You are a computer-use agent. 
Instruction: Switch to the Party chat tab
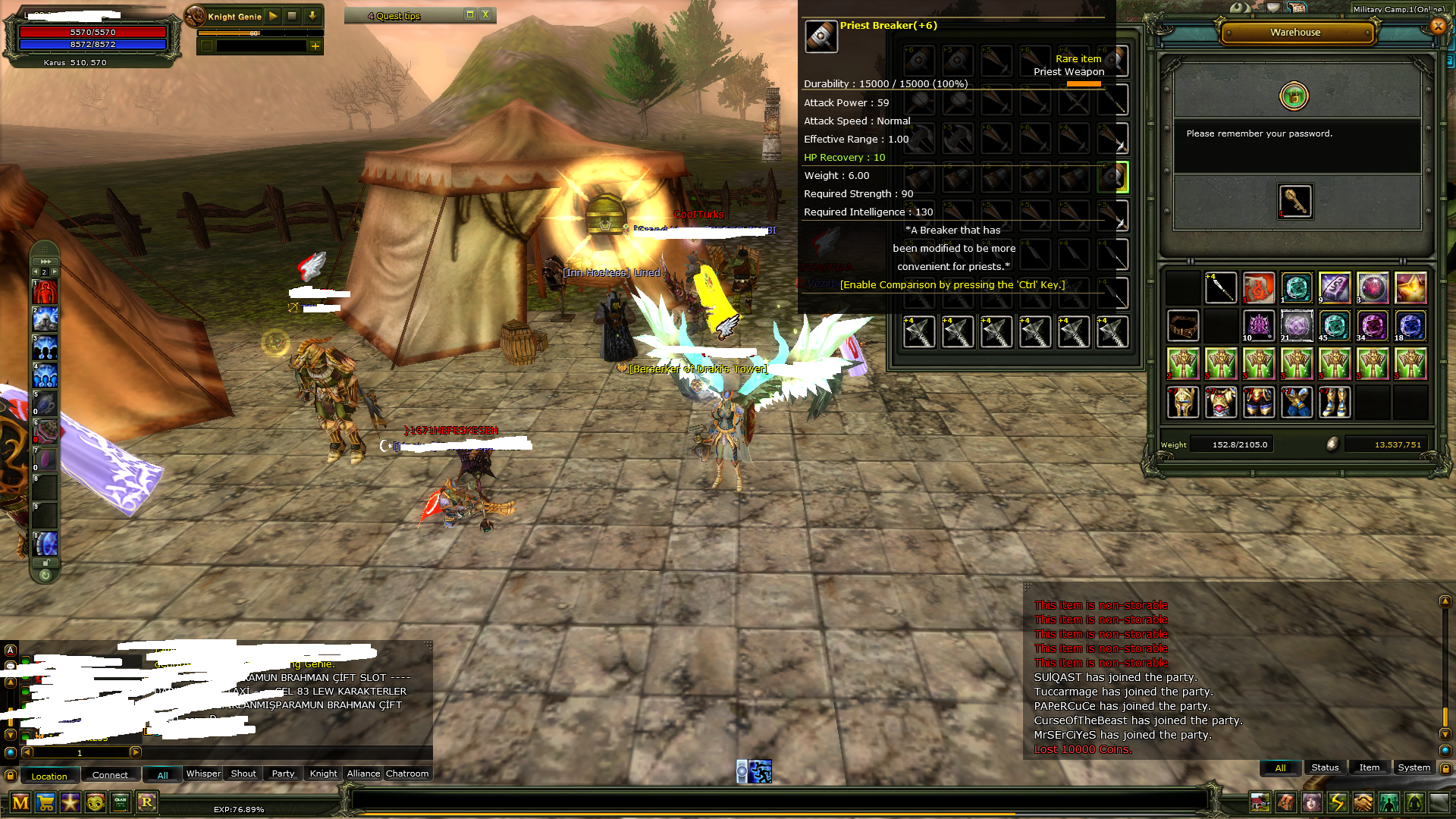283,773
